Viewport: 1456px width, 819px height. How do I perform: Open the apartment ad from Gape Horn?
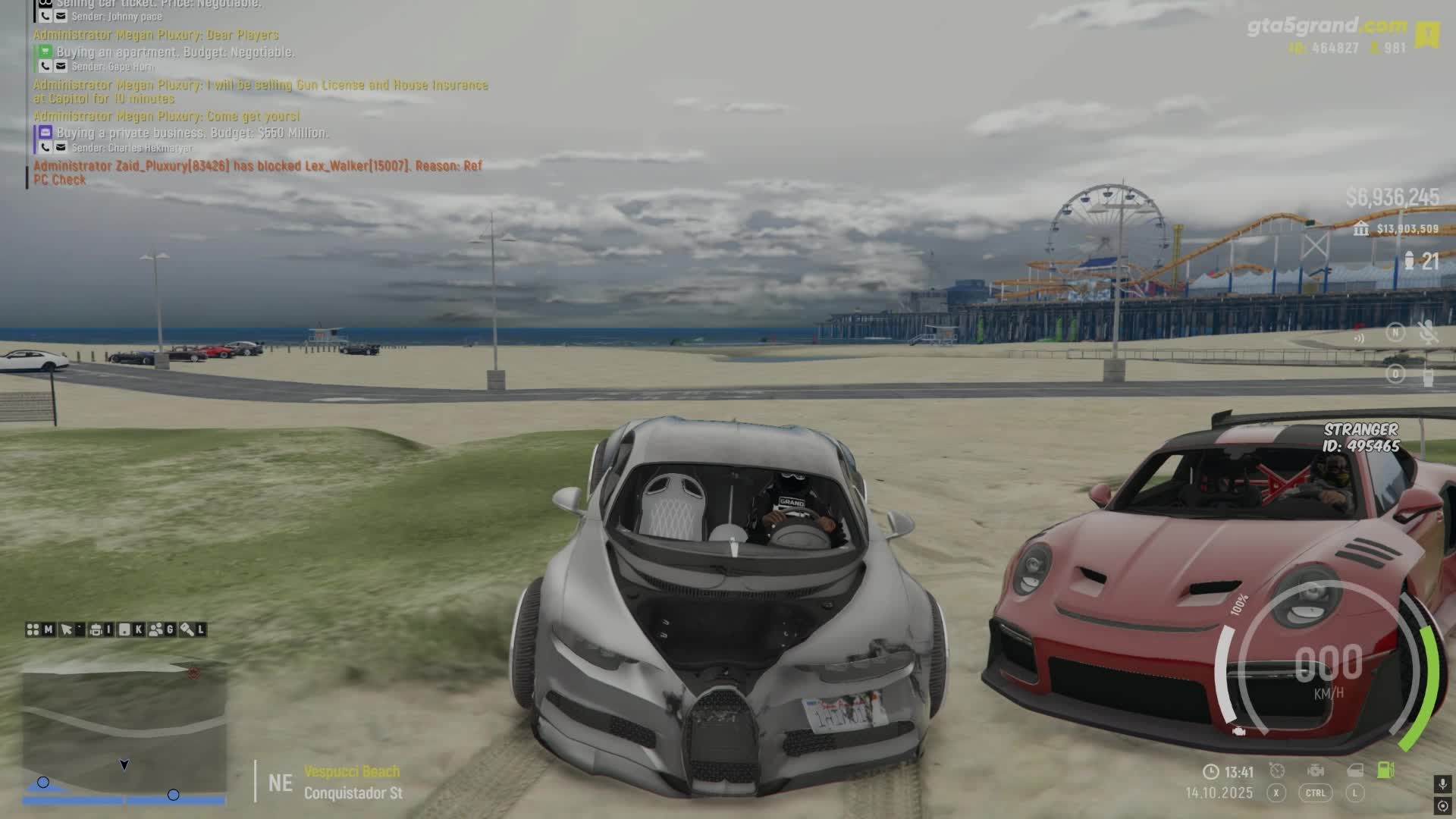pos(175,52)
